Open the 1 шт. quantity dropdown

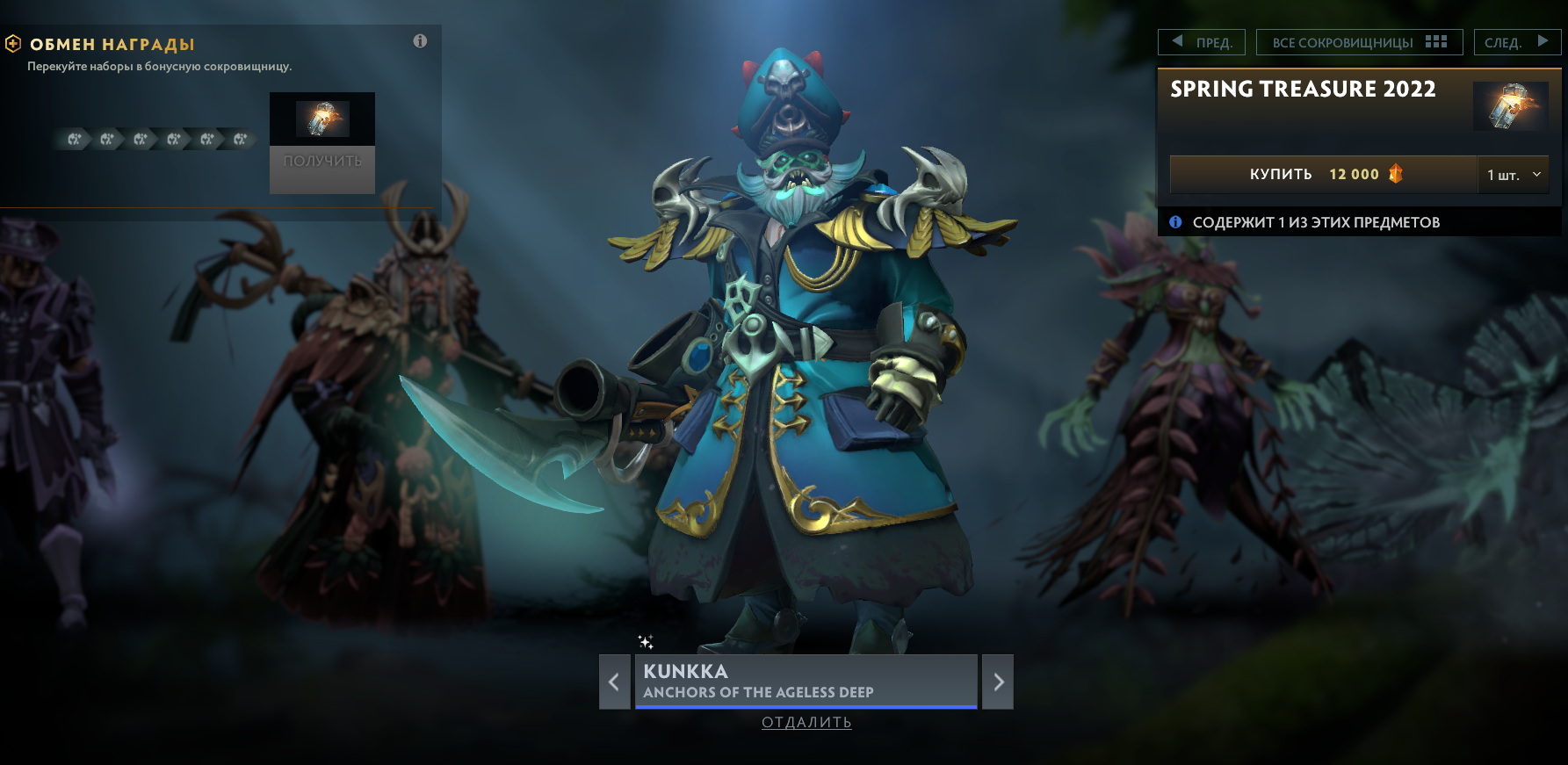point(1513,175)
